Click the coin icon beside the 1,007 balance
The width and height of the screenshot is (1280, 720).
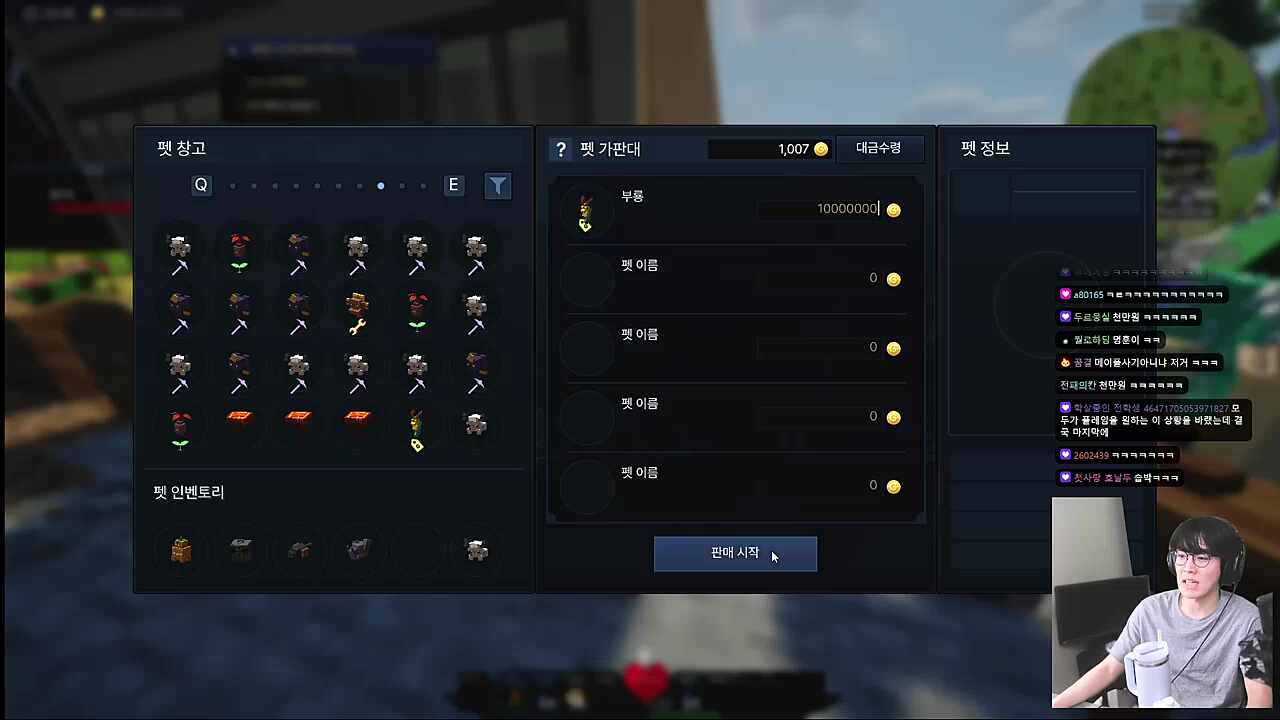[x=820, y=148]
